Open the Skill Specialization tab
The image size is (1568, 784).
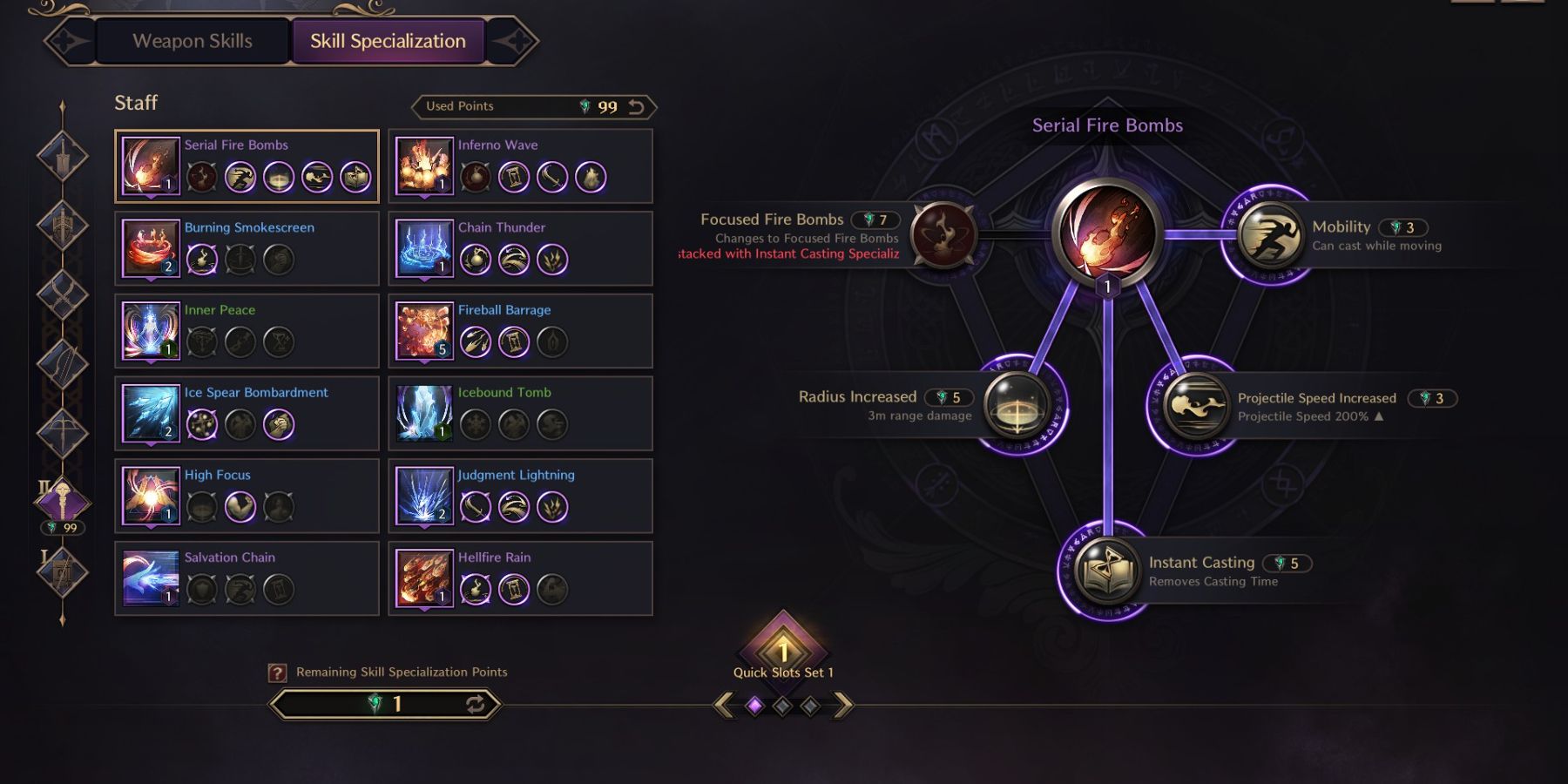387,40
